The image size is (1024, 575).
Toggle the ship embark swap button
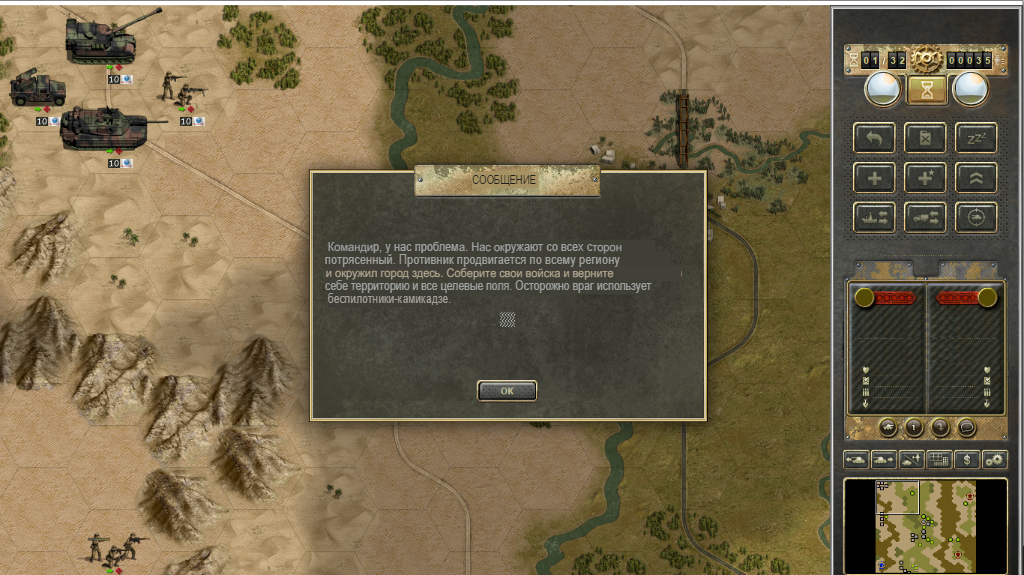pos(874,216)
